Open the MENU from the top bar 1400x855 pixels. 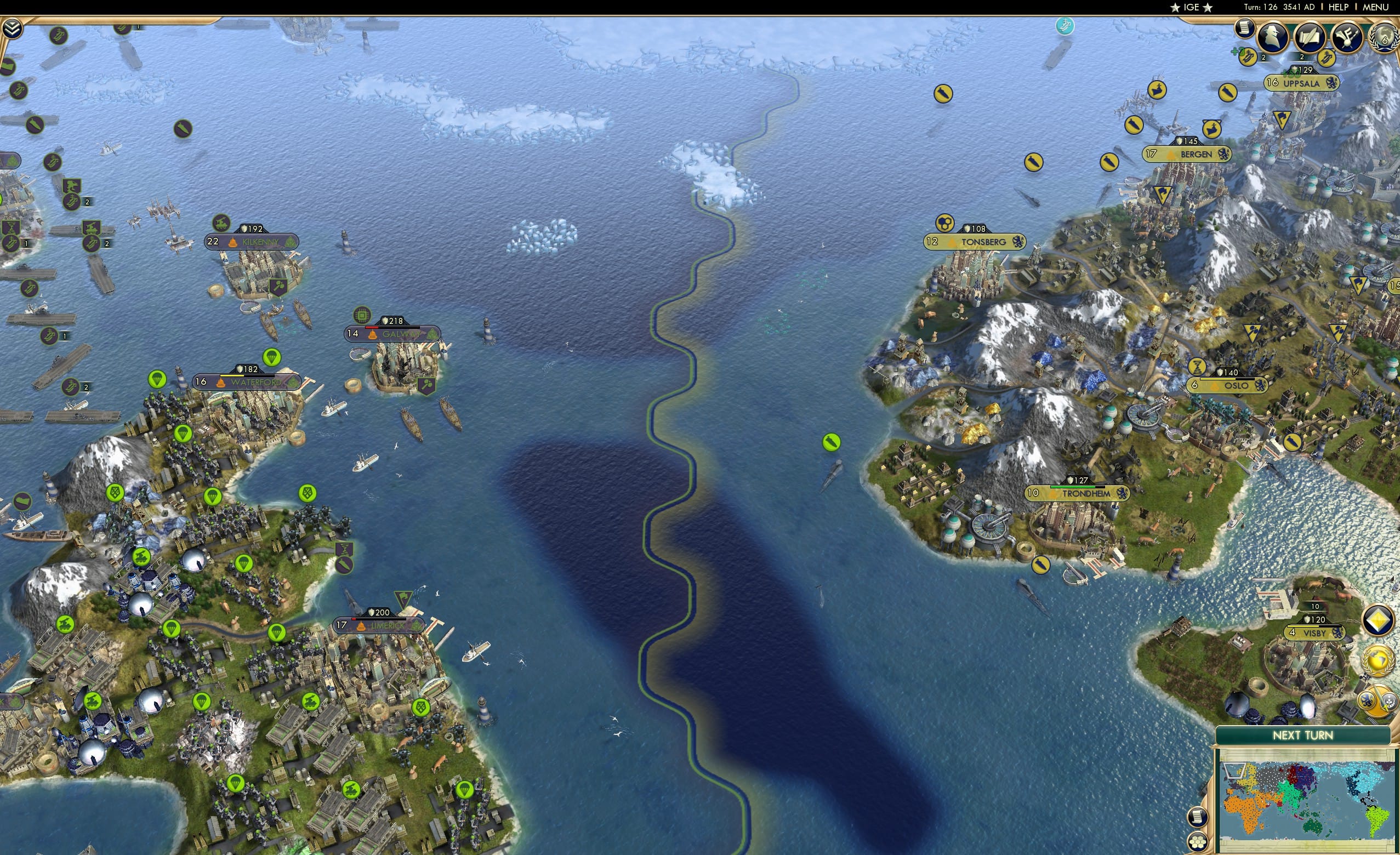click(x=1376, y=7)
